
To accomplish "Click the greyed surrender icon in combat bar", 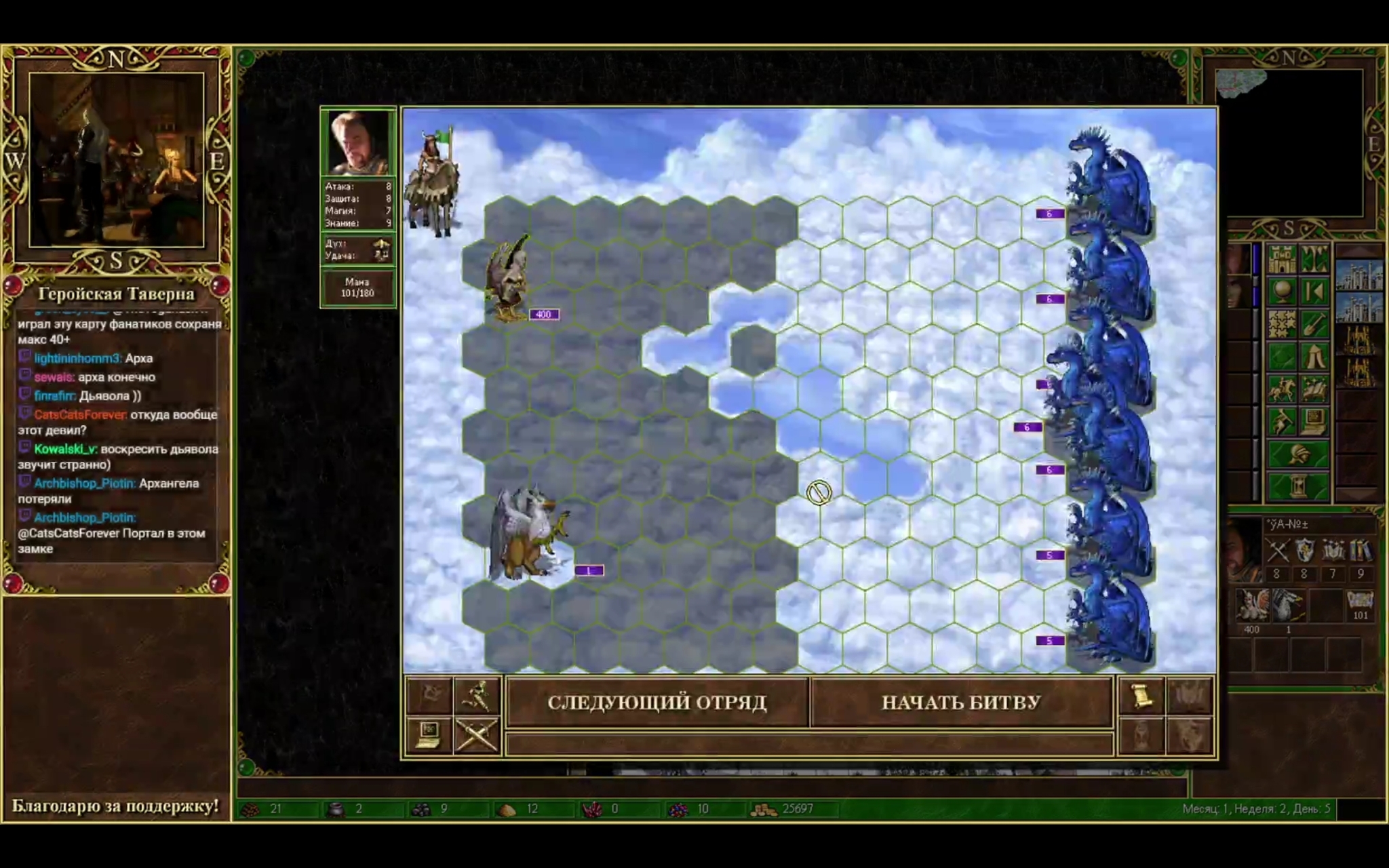I will click(x=429, y=696).
